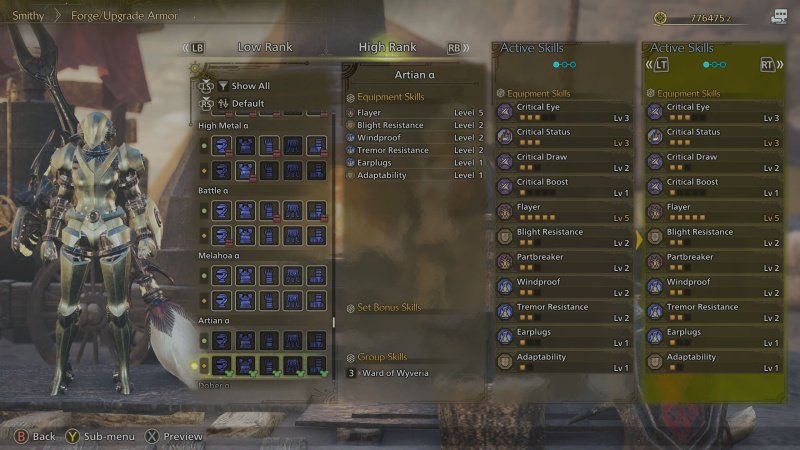Choose Critical Boost in the yellow highlighted skills panel

point(713,187)
